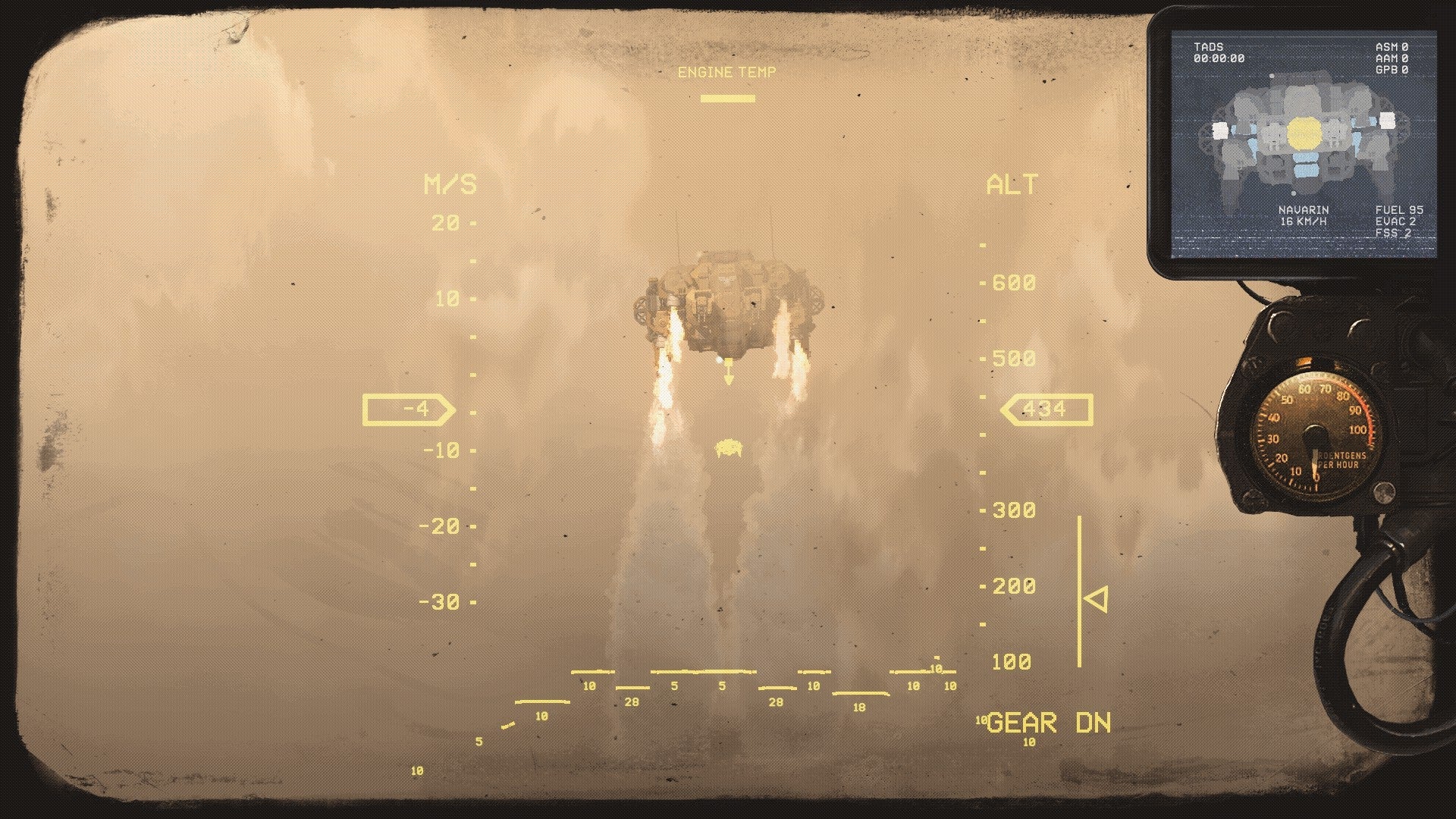This screenshot has width=1456, height=819.
Task: Click the yellow target marker below the ship
Action: tap(729, 449)
